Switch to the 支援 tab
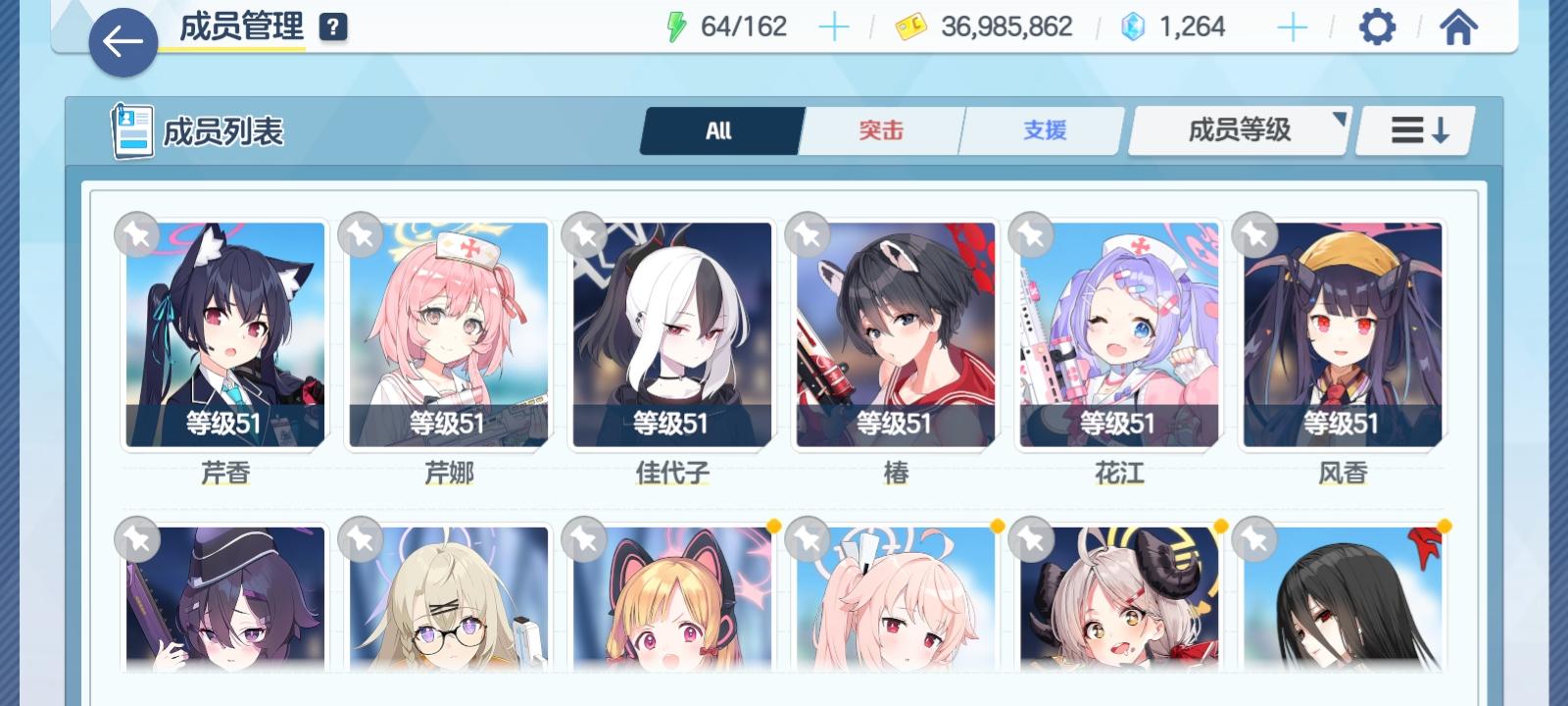Viewport: 1568px width, 706px height. [x=1041, y=128]
